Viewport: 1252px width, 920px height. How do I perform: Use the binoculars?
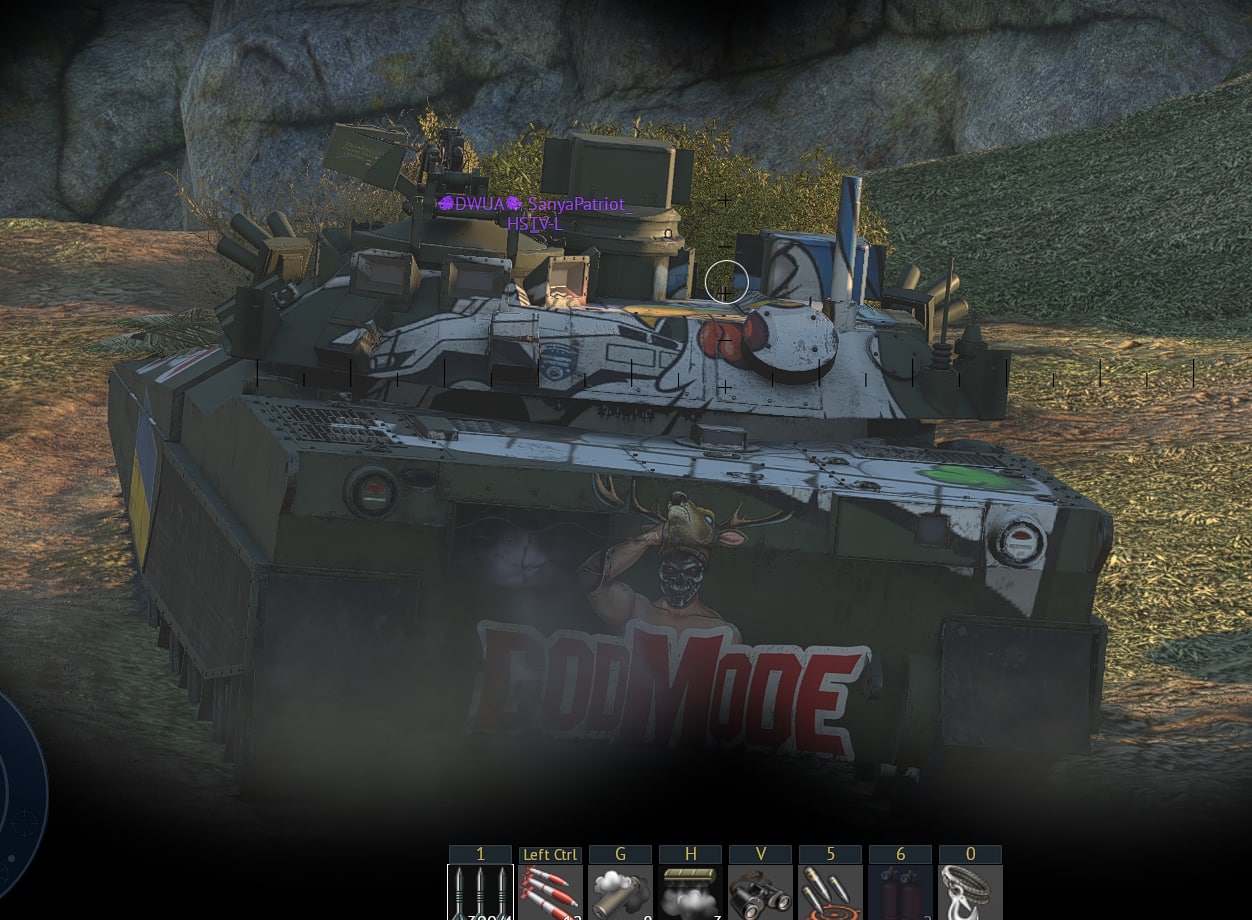(x=760, y=892)
